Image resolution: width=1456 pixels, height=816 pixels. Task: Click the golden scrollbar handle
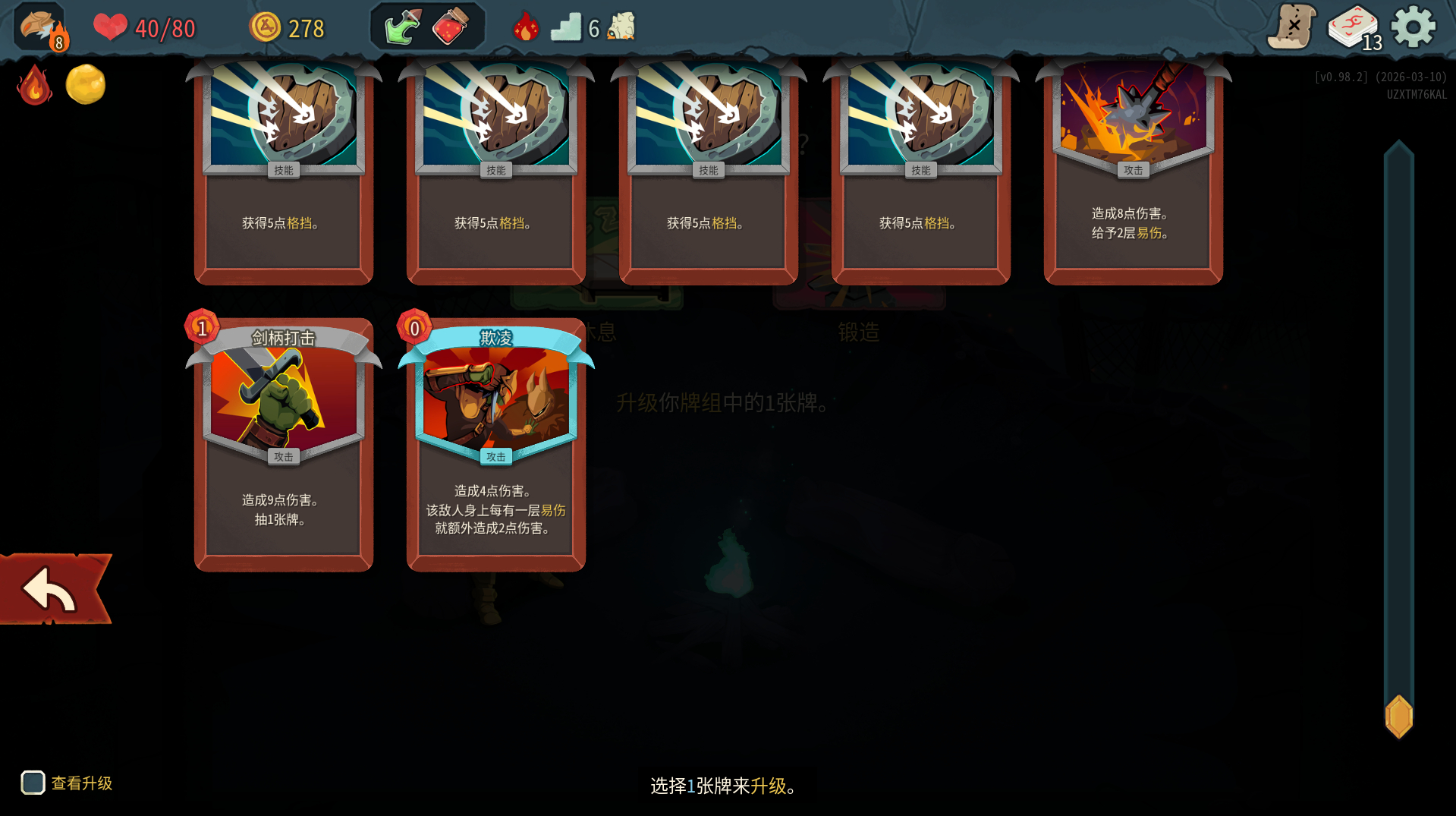(1398, 716)
